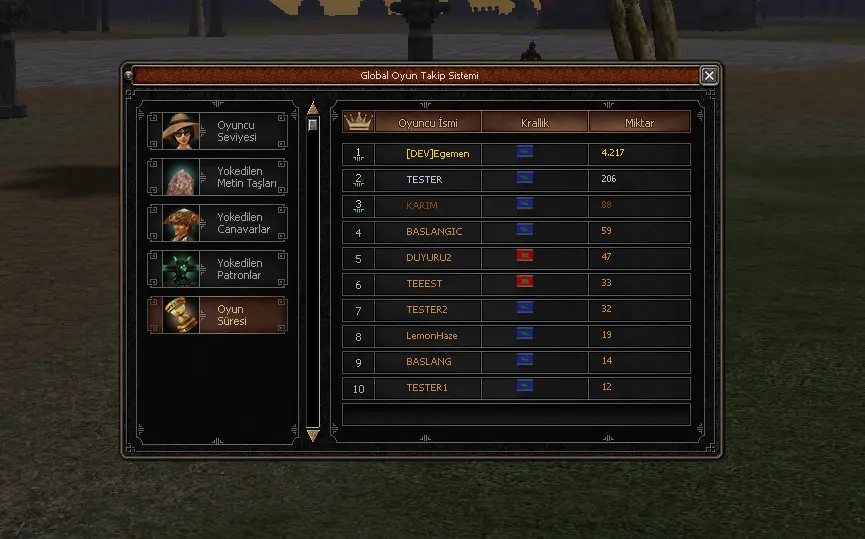Choose the Oyun Süresi category

pyautogui.click(x=218, y=315)
